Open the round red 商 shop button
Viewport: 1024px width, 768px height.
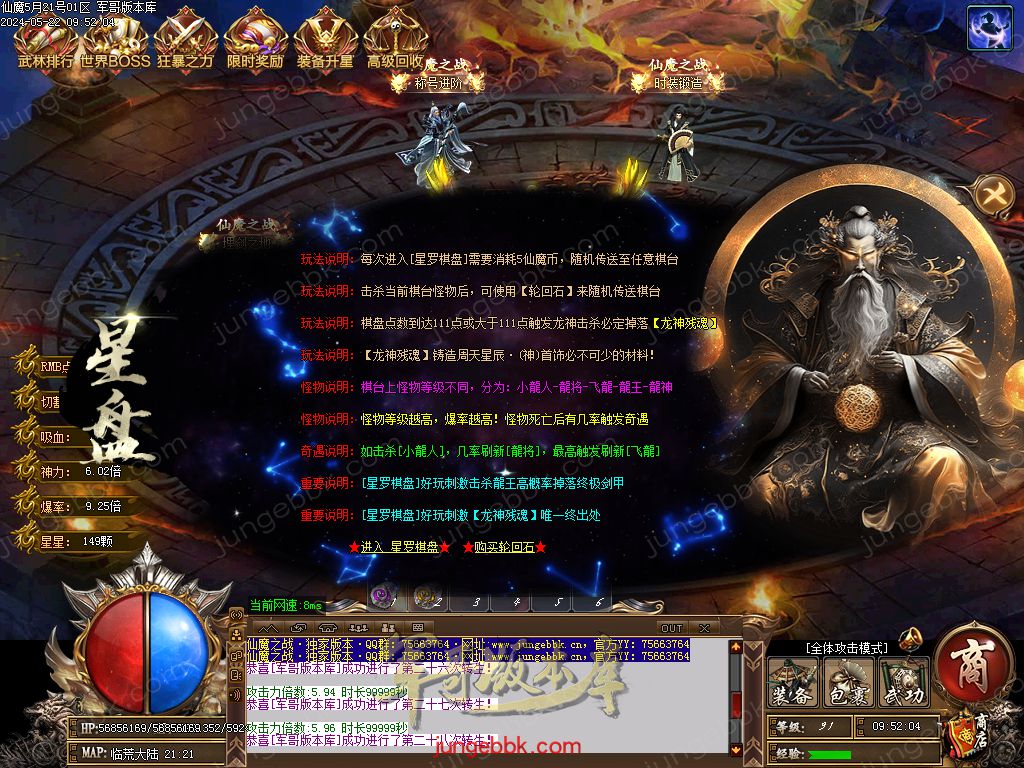[x=971, y=669]
